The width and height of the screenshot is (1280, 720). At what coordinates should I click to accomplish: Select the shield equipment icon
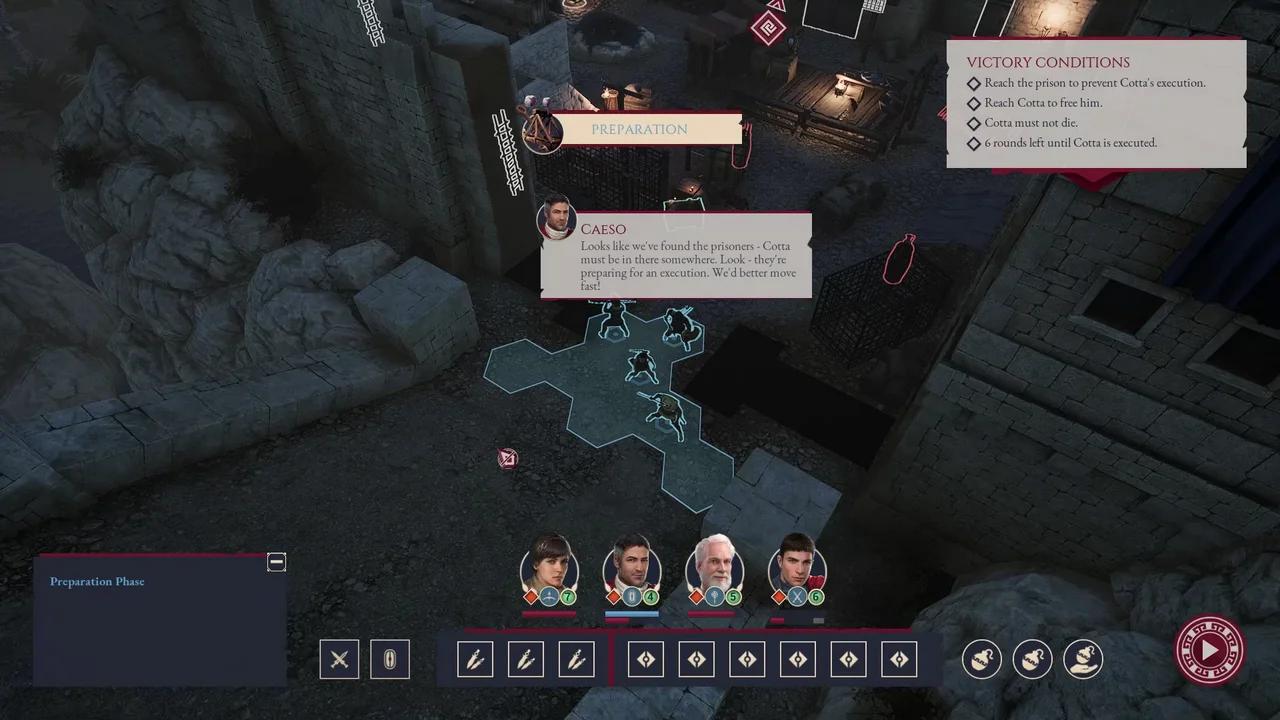click(390, 659)
